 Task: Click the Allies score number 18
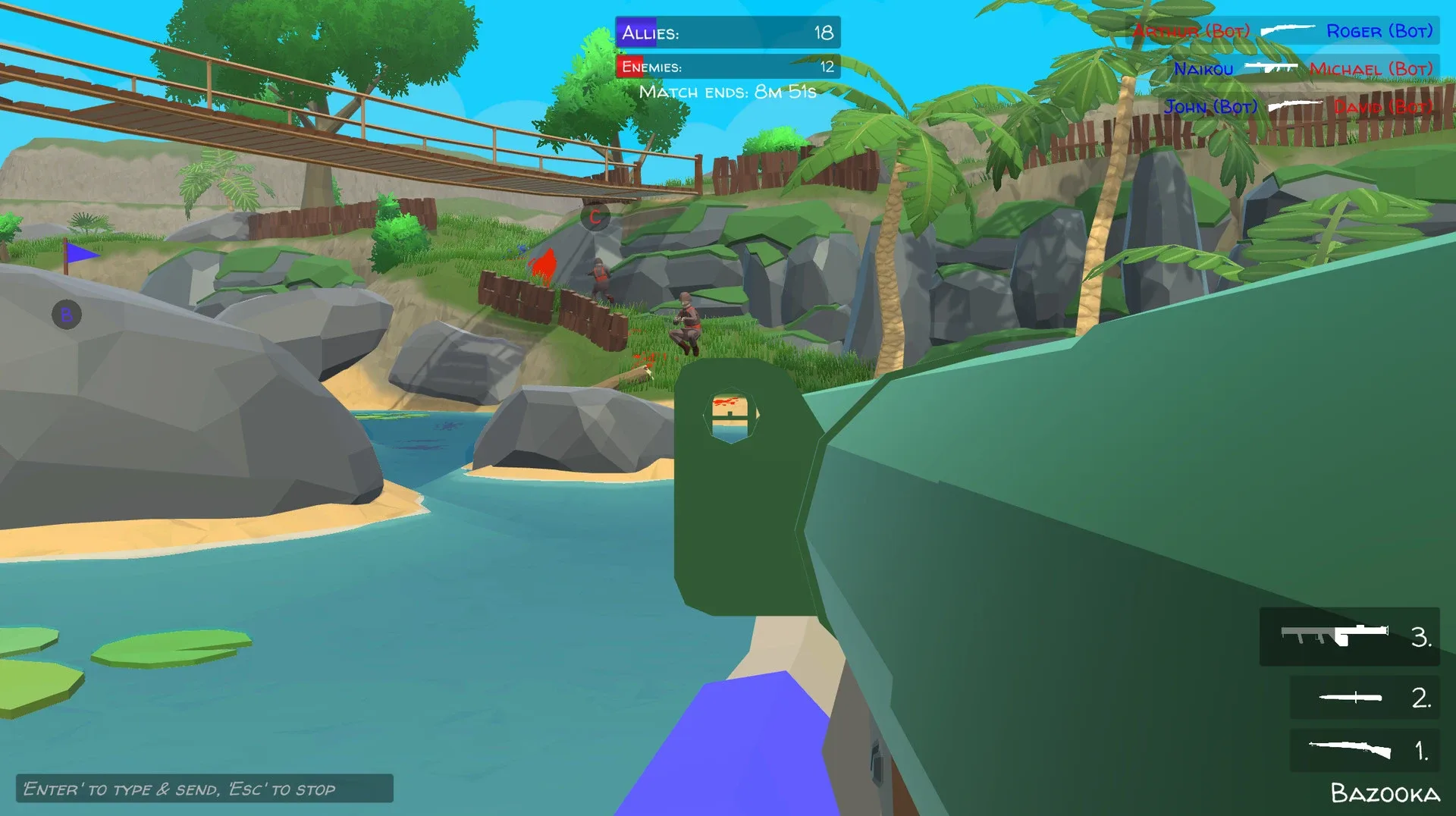pos(823,32)
